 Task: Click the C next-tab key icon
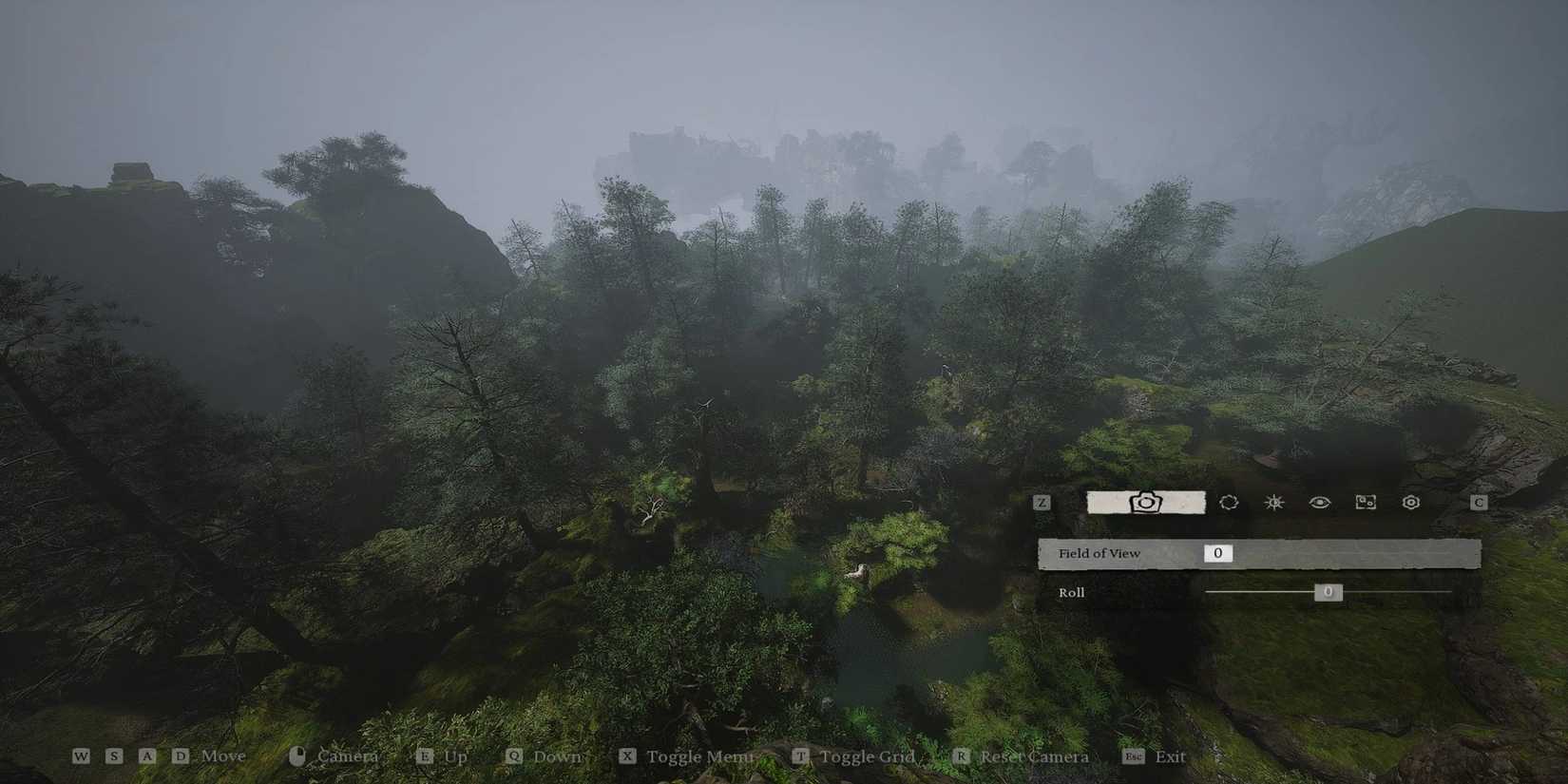1479,502
